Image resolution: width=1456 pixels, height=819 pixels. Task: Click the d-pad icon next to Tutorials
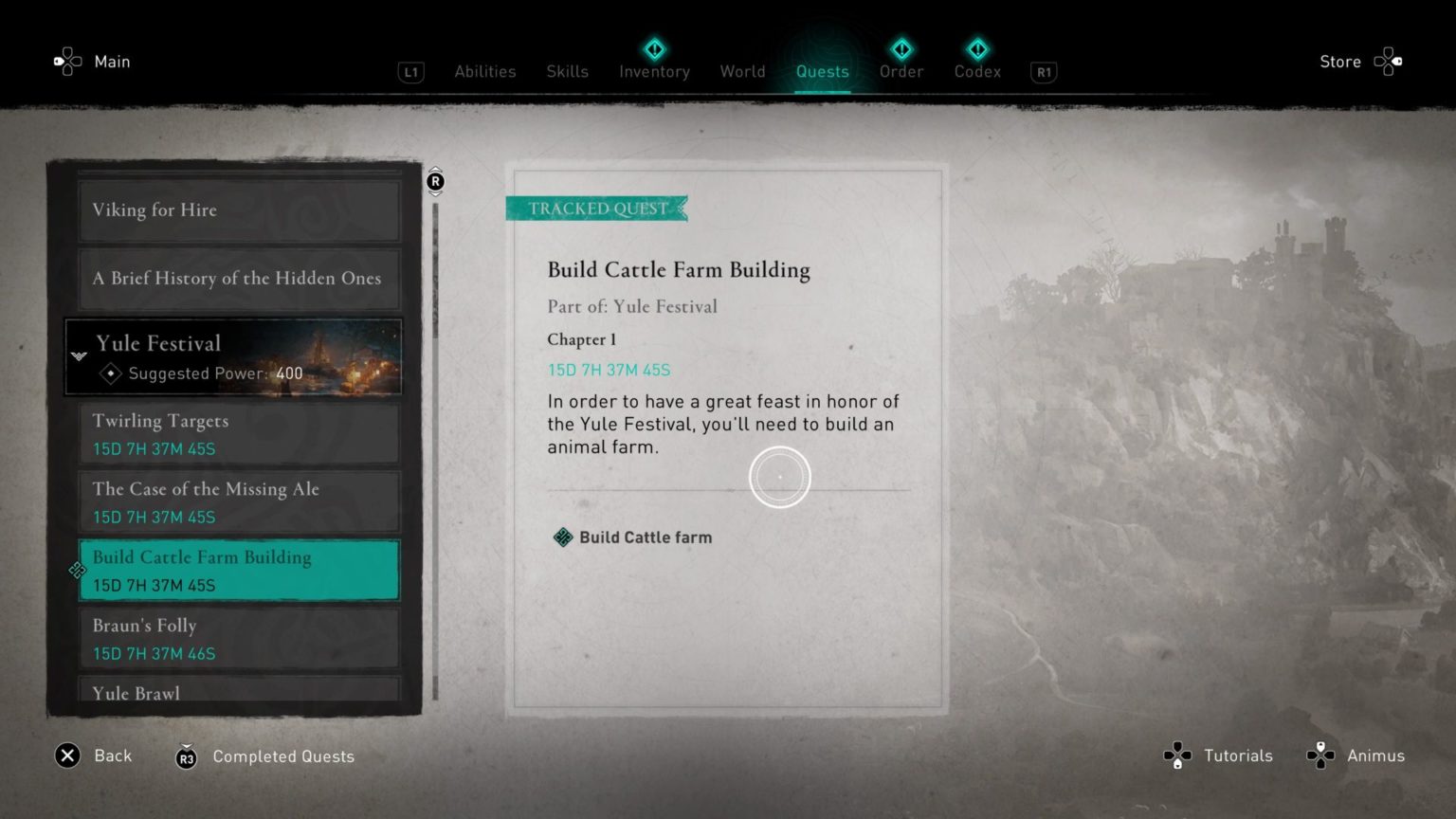(x=1177, y=755)
